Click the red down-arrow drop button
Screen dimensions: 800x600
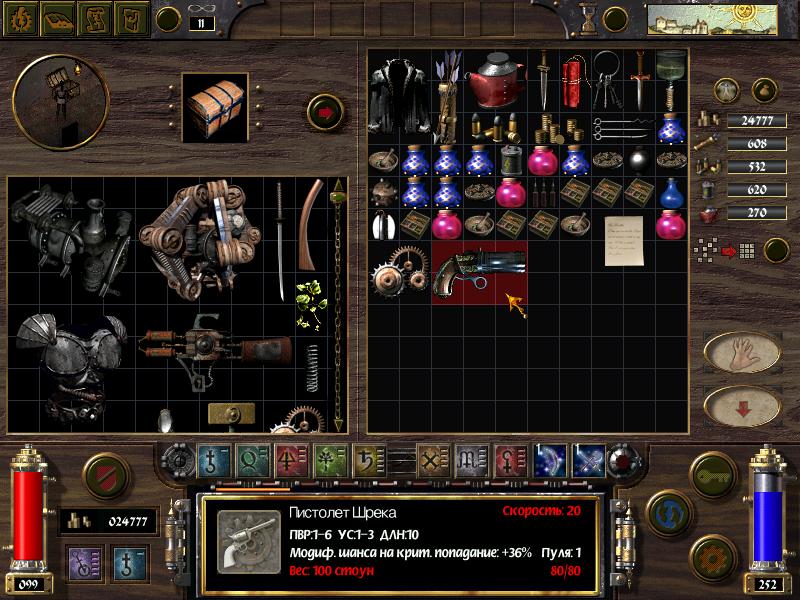click(741, 405)
